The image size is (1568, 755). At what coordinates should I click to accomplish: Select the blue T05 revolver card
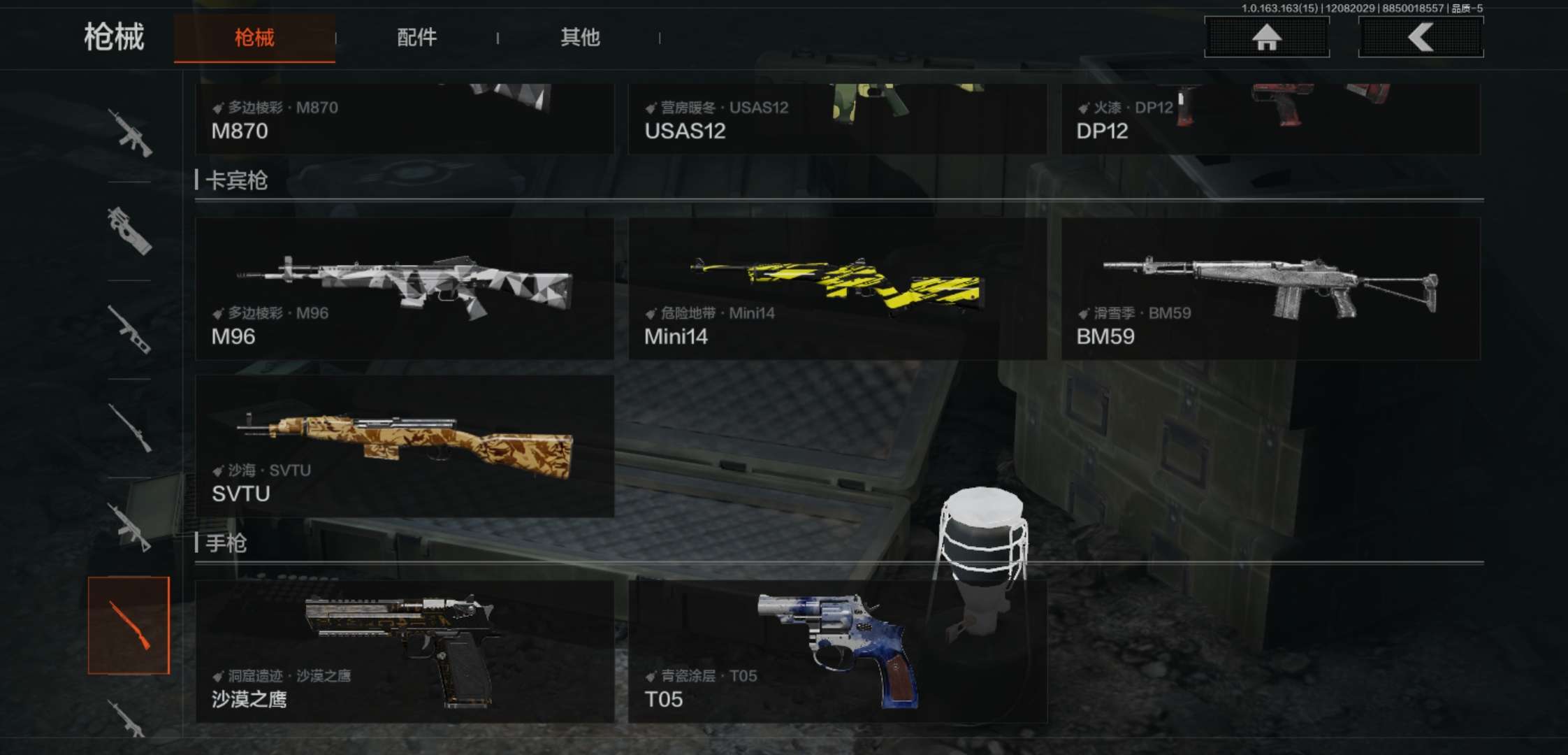point(837,652)
